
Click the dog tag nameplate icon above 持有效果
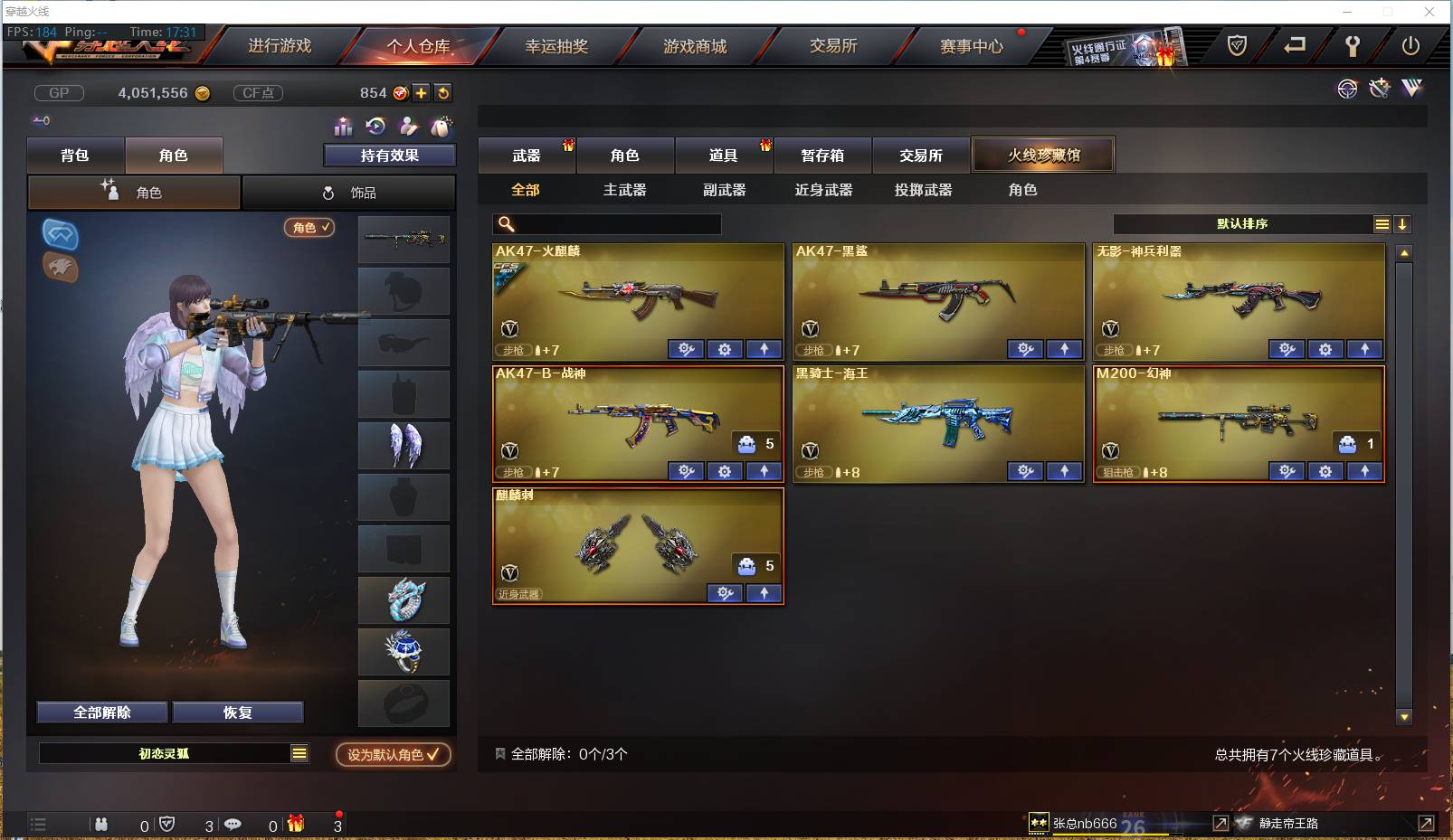pos(441,125)
